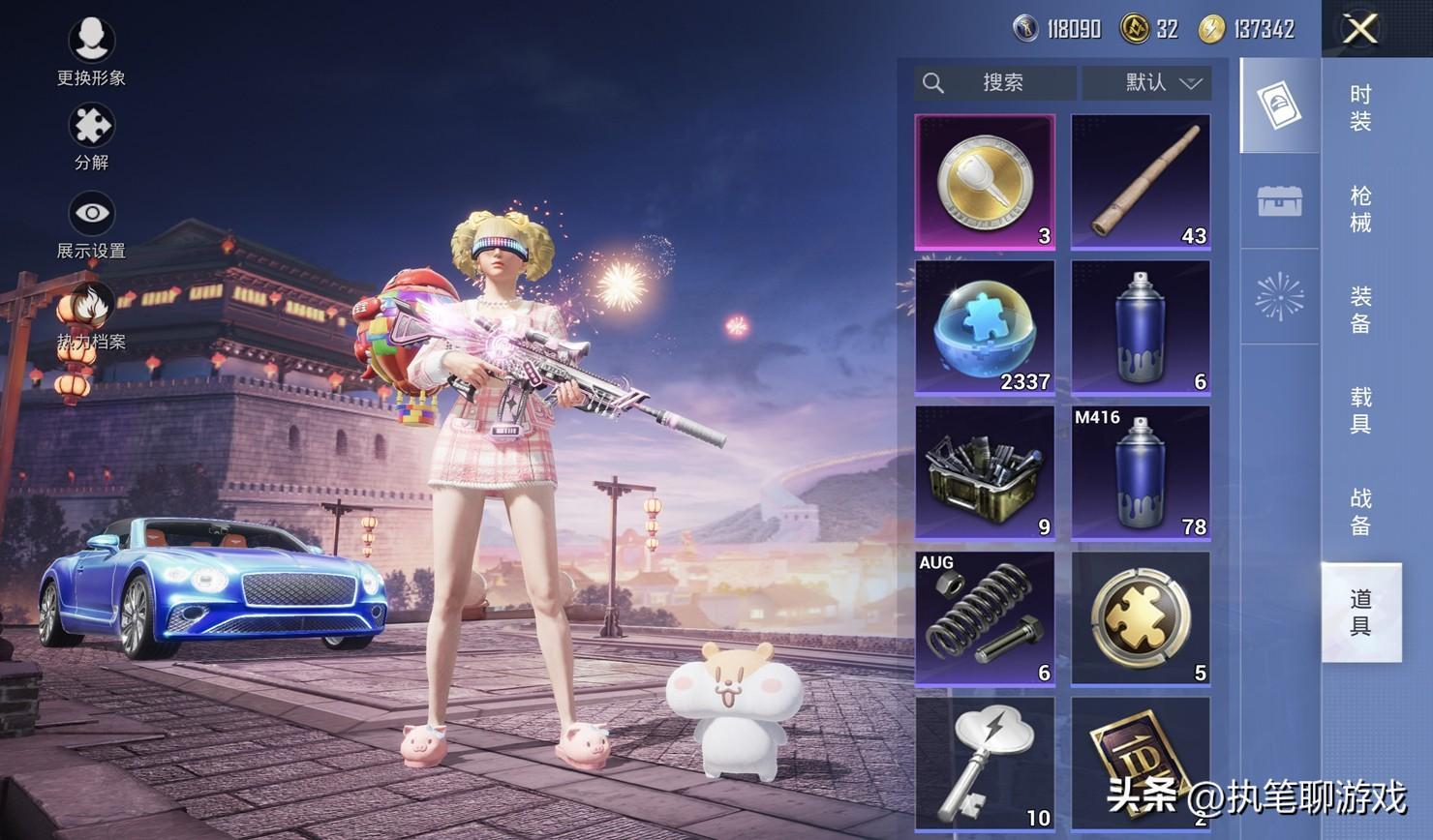Viewport: 1433px width, 840px height.
Task: Select the gold key coin item
Action: tap(985, 182)
